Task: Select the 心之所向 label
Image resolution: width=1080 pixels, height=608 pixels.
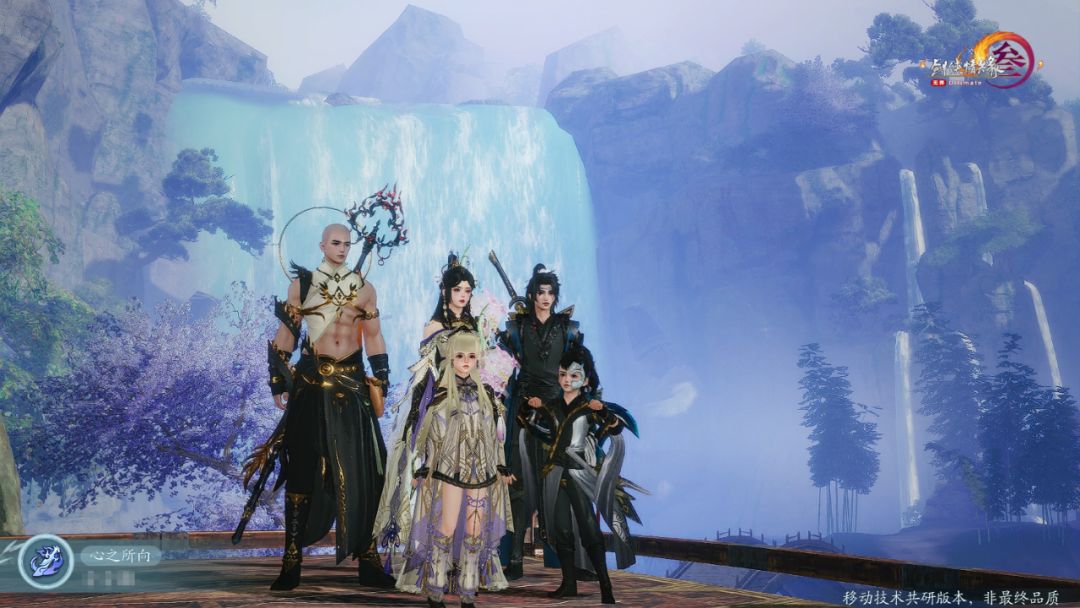Action: (120, 554)
